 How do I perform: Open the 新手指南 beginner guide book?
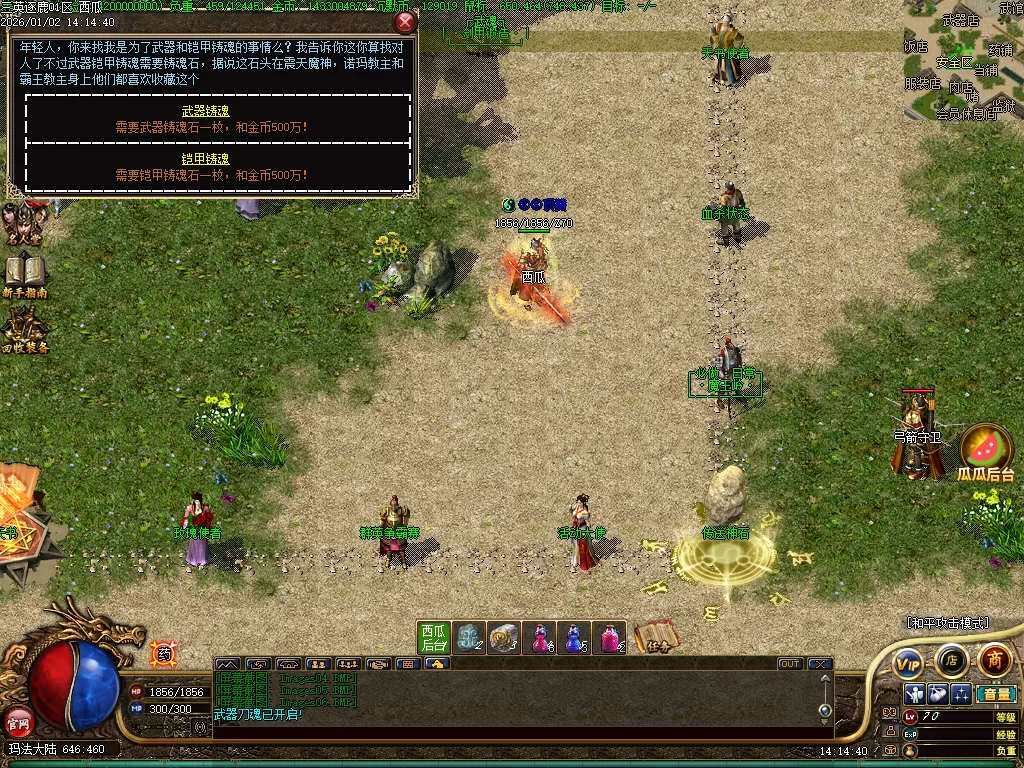pos(24,275)
